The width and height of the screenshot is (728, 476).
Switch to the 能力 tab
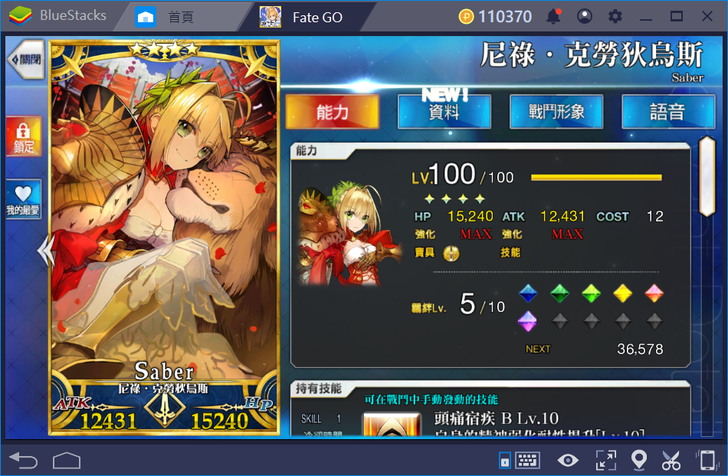pos(332,112)
